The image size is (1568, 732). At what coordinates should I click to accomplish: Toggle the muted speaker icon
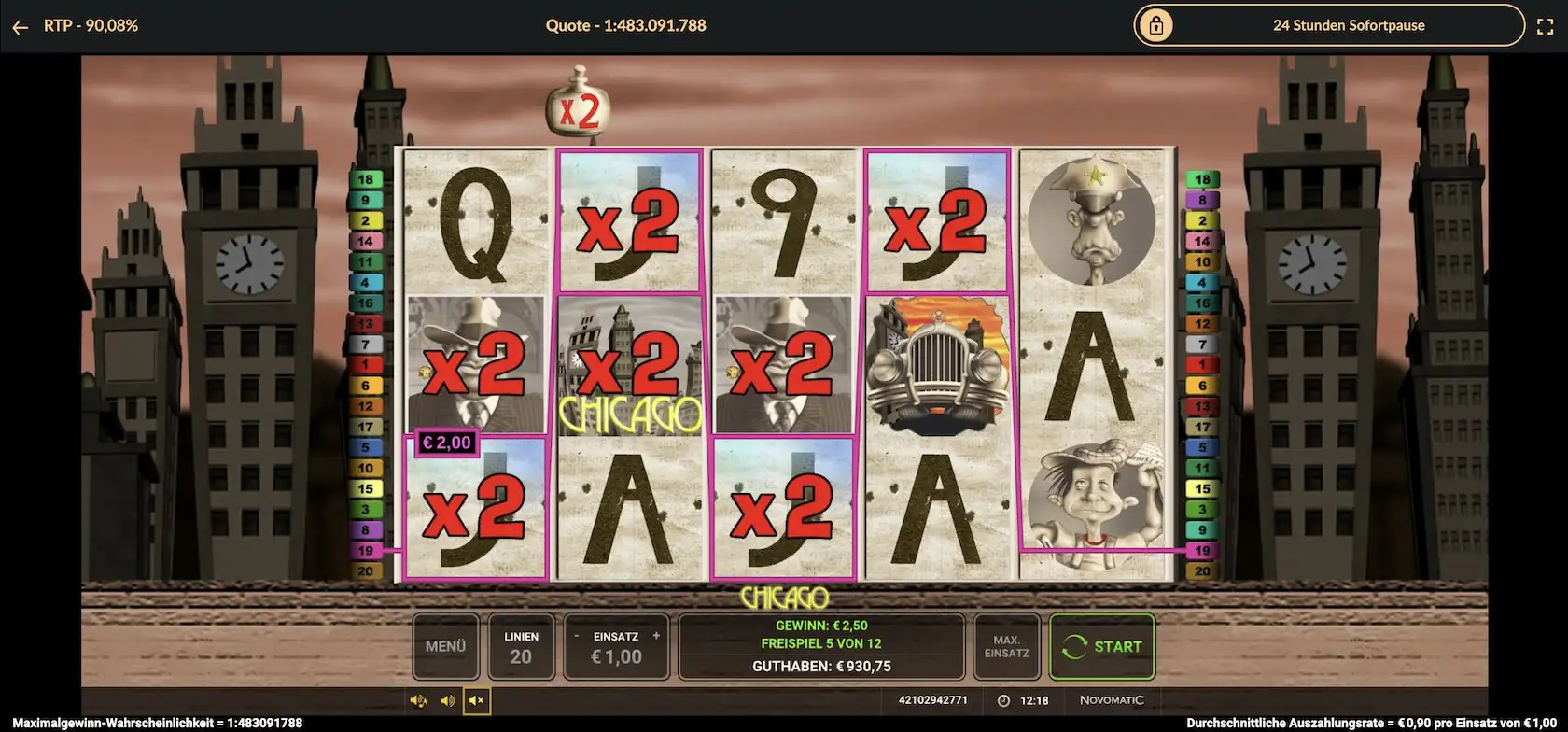click(x=477, y=700)
